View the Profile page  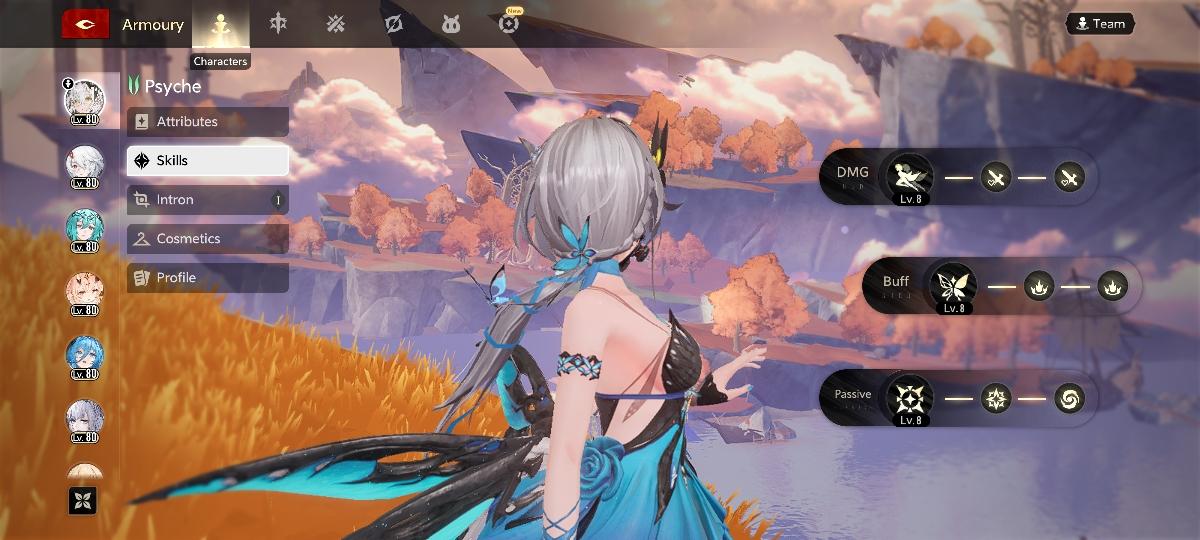(x=208, y=278)
